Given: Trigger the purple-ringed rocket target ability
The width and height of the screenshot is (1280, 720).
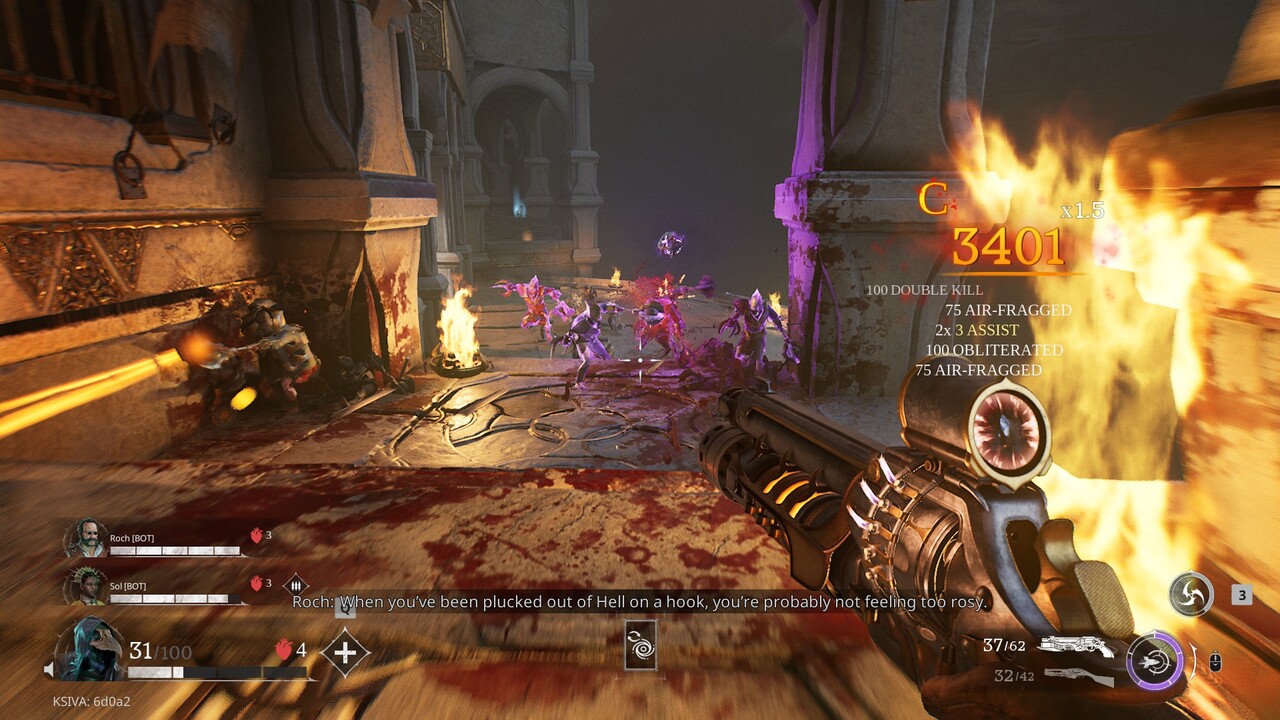Looking at the screenshot, I should pyautogui.click(x=1154, y=661).
